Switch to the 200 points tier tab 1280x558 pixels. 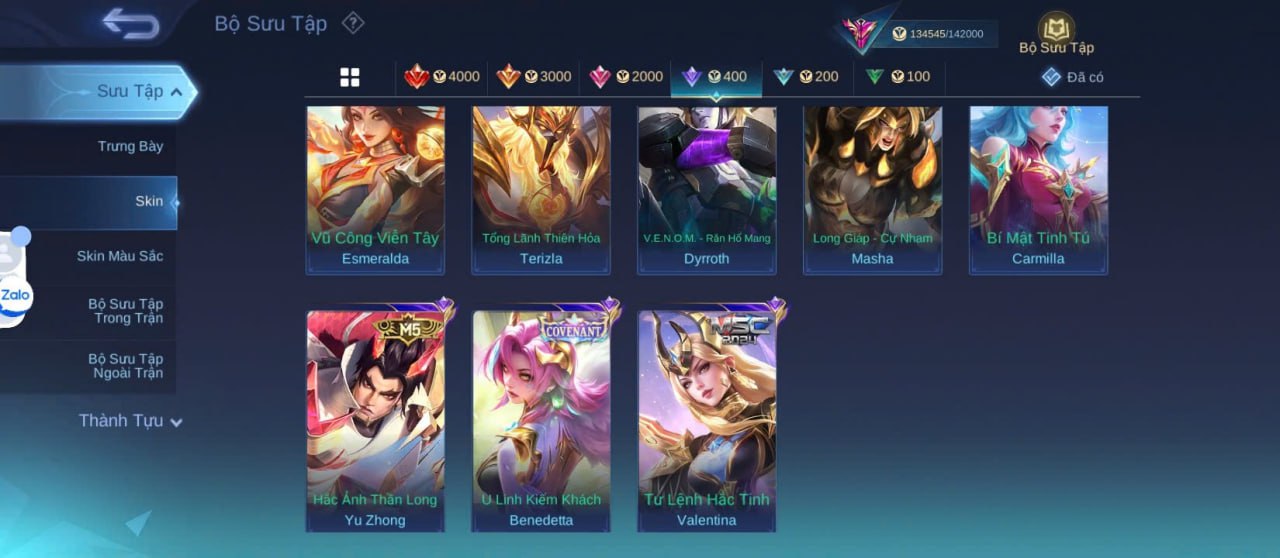806,77
